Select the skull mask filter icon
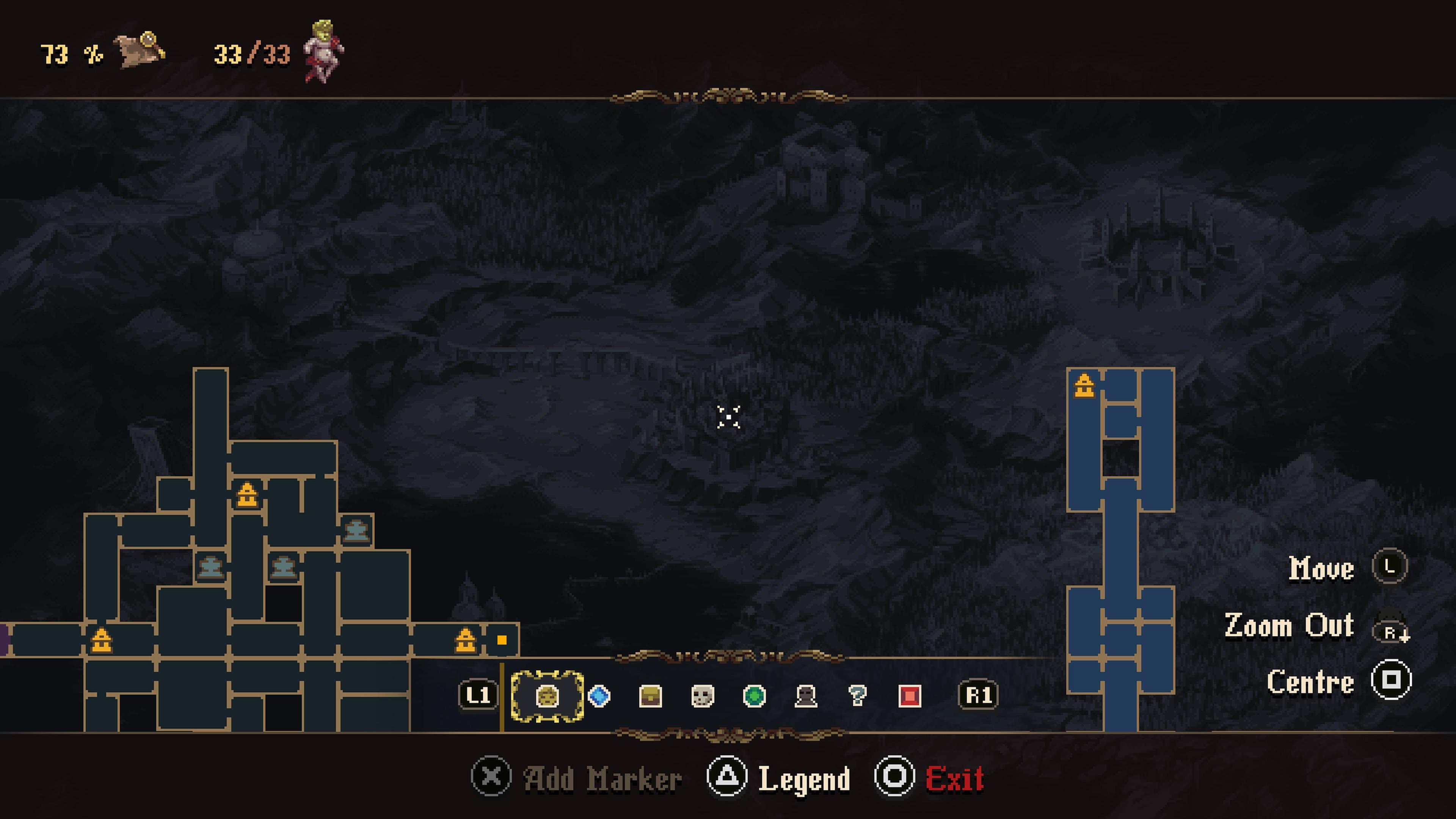Viewport: 1456px width, 819px height. click(701, 697)
